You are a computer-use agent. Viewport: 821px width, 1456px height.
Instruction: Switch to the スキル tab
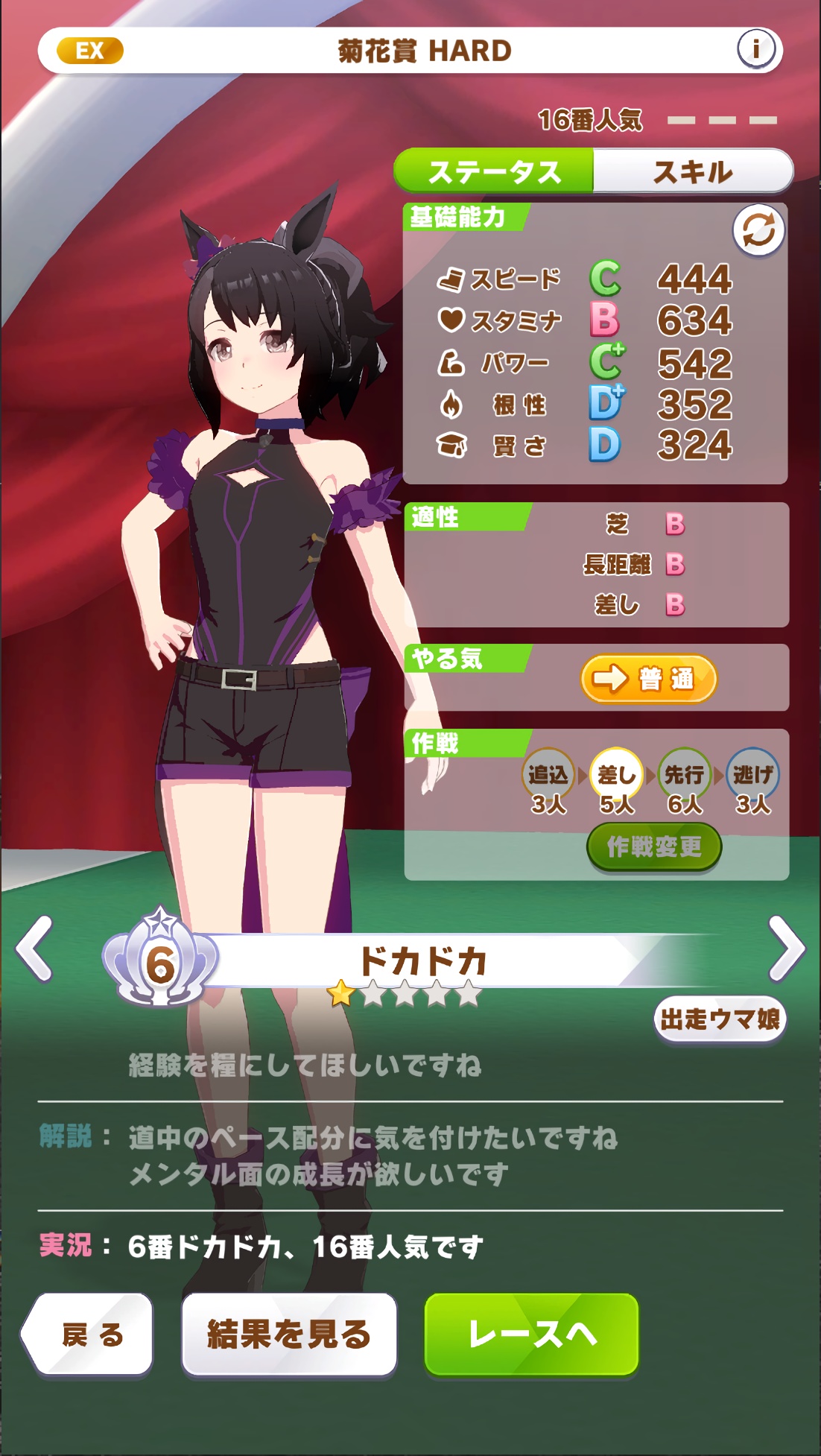[x=692, y=172]
